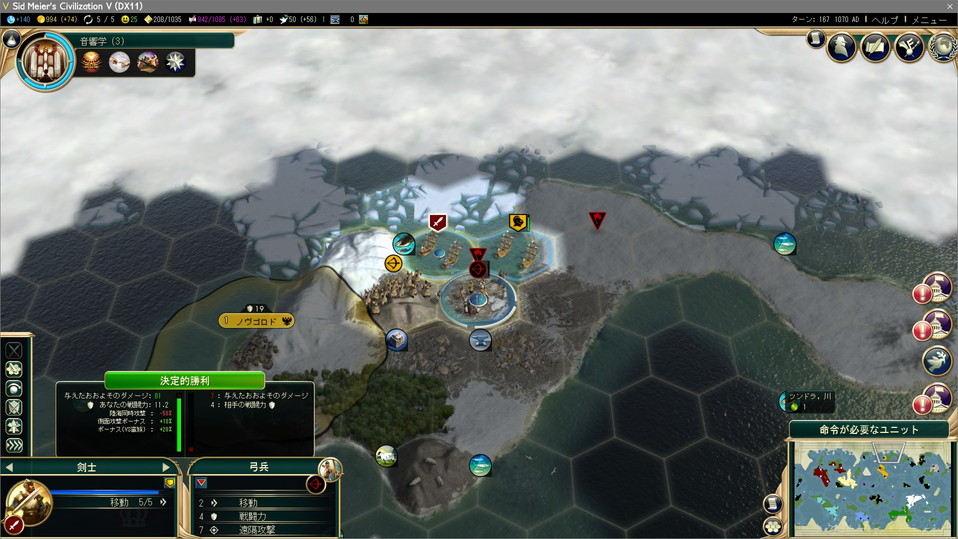Image resolution: width=958 pixels, height=539 pixels.
Task: Open the social policies icon
Action: tap(876, 46)
